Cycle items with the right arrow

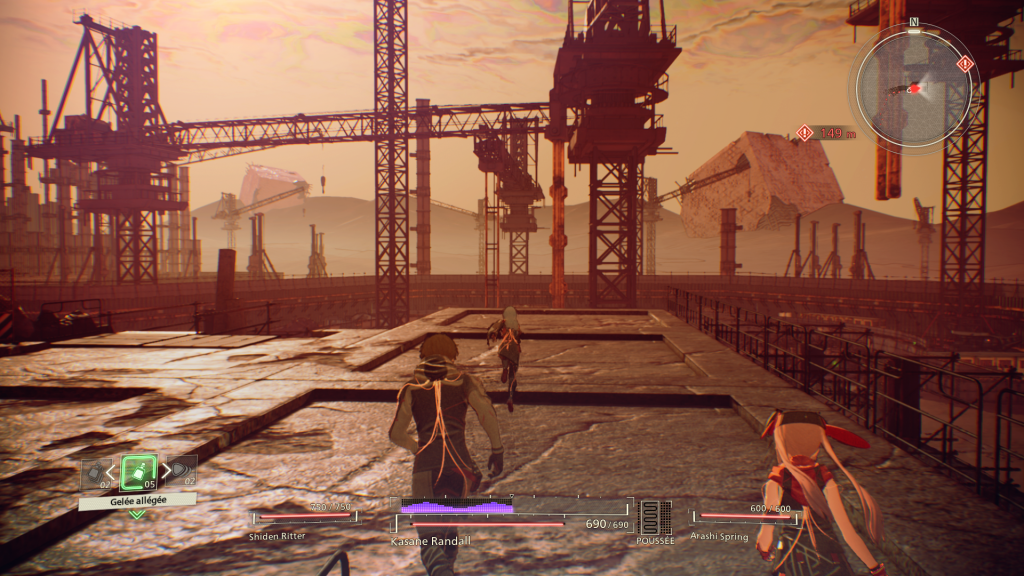click(x=164, y=472)
